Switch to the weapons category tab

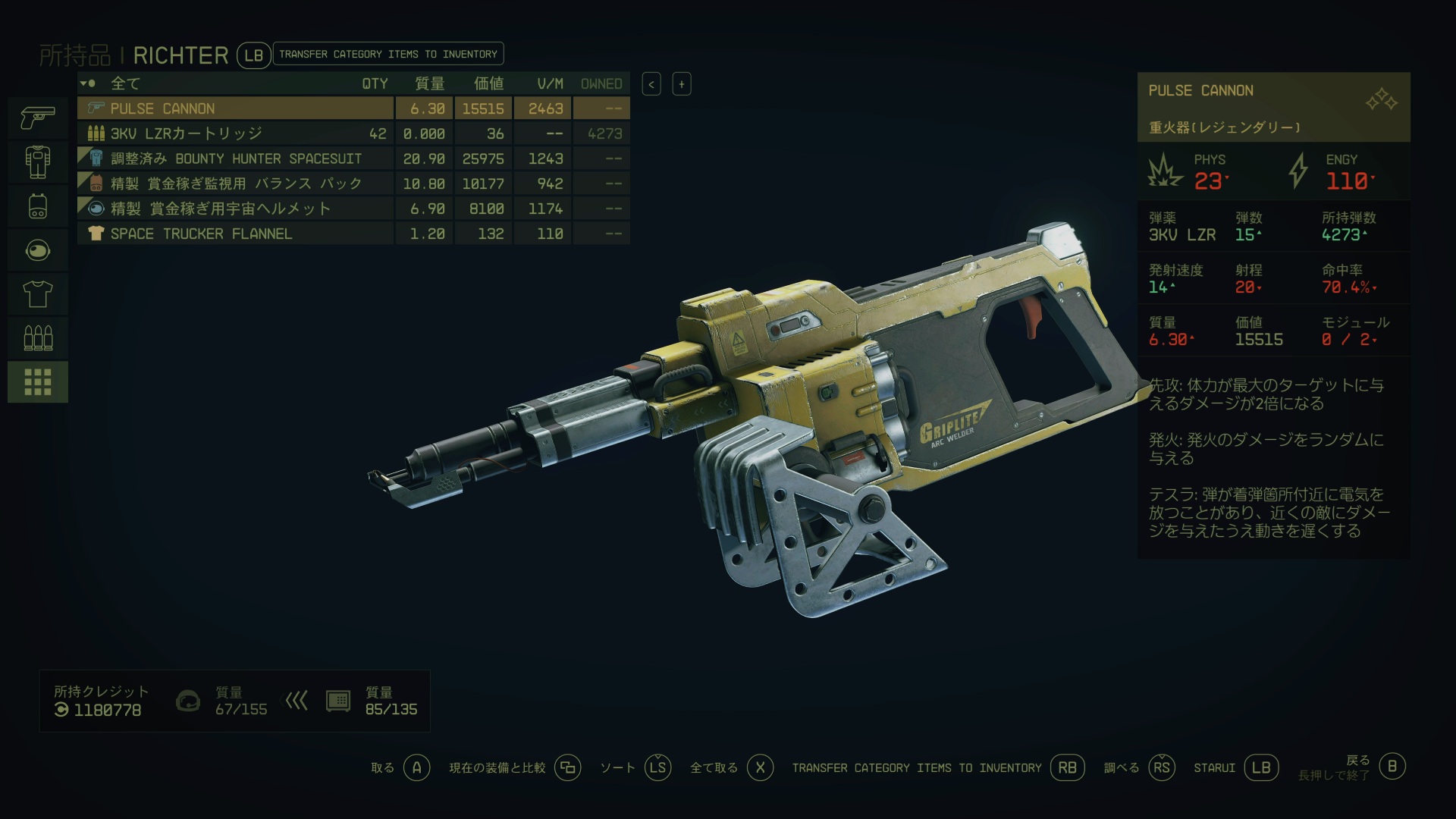tap(38, 118)
